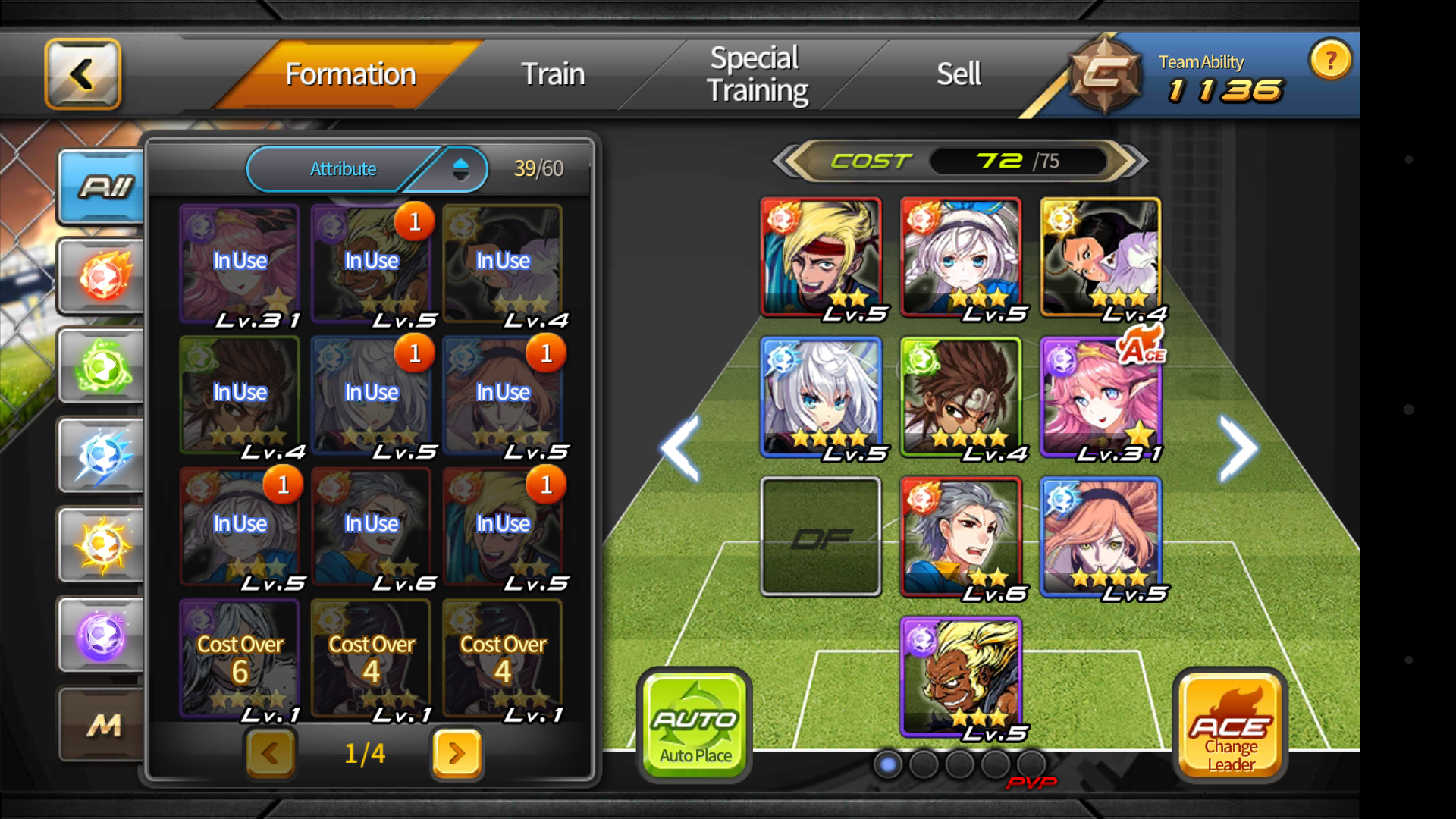Open ACE Change Leader
Image resolution: width=1456 pixels, height=819 pixels.
pyautogui.click(x=1228, y=720)
